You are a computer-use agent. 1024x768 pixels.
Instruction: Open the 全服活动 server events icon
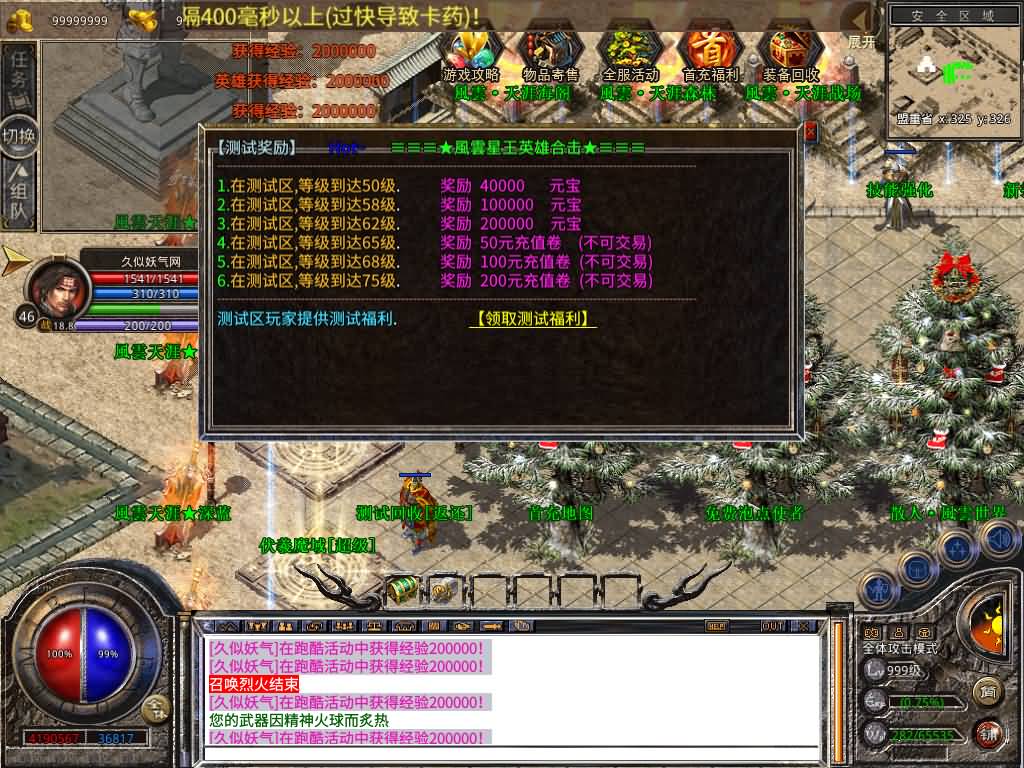point(631,52)
